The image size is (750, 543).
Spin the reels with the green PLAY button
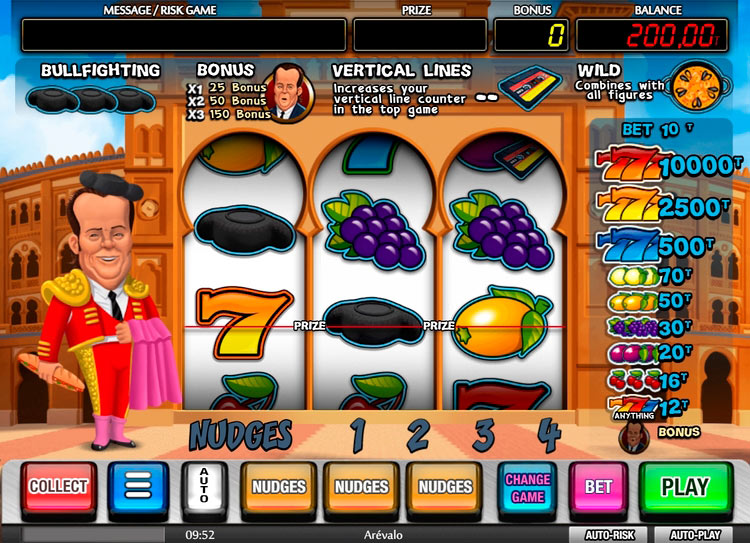pos(685,487)
